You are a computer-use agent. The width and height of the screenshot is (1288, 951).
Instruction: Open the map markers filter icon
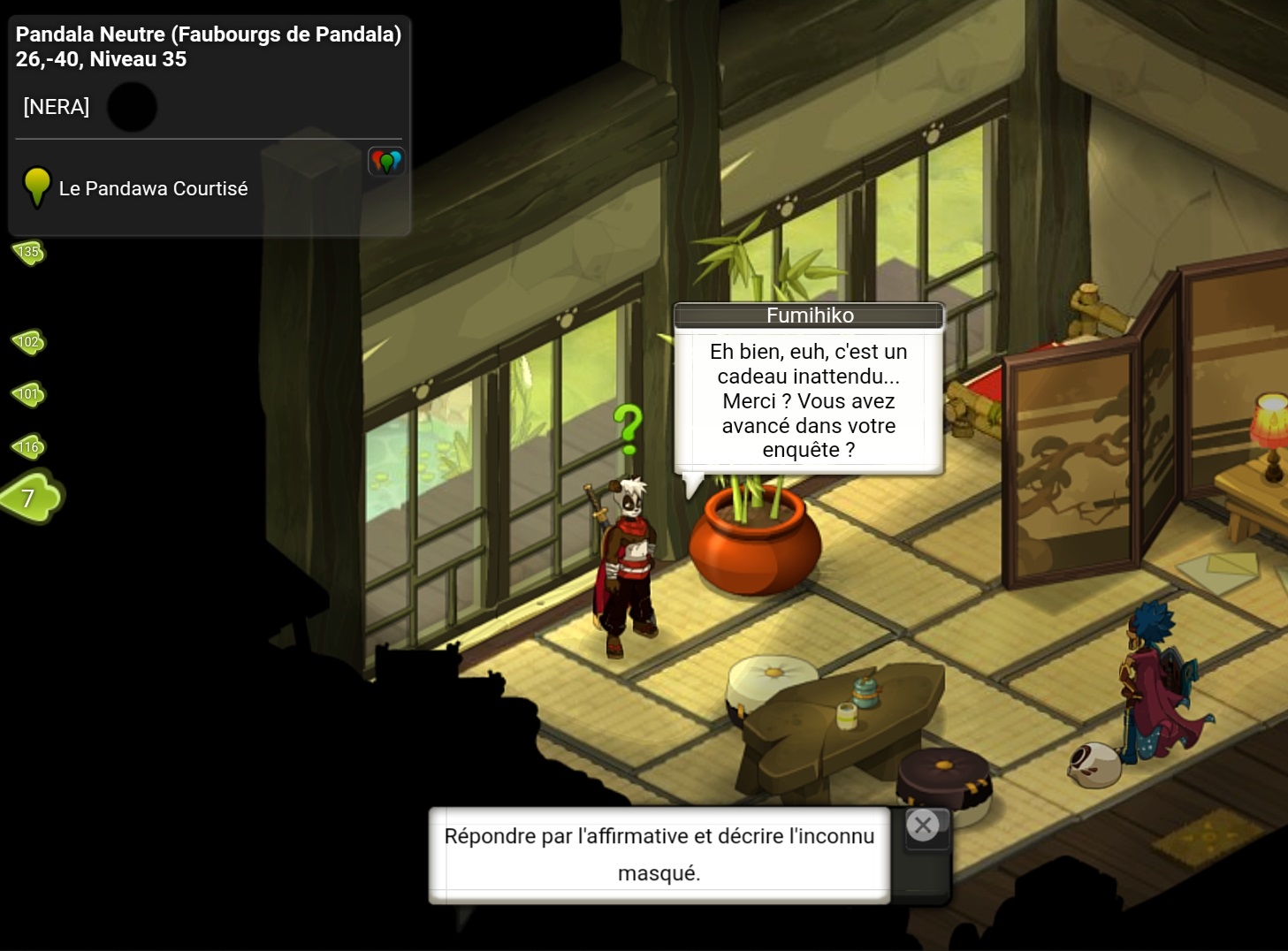[x=386, y=162]
